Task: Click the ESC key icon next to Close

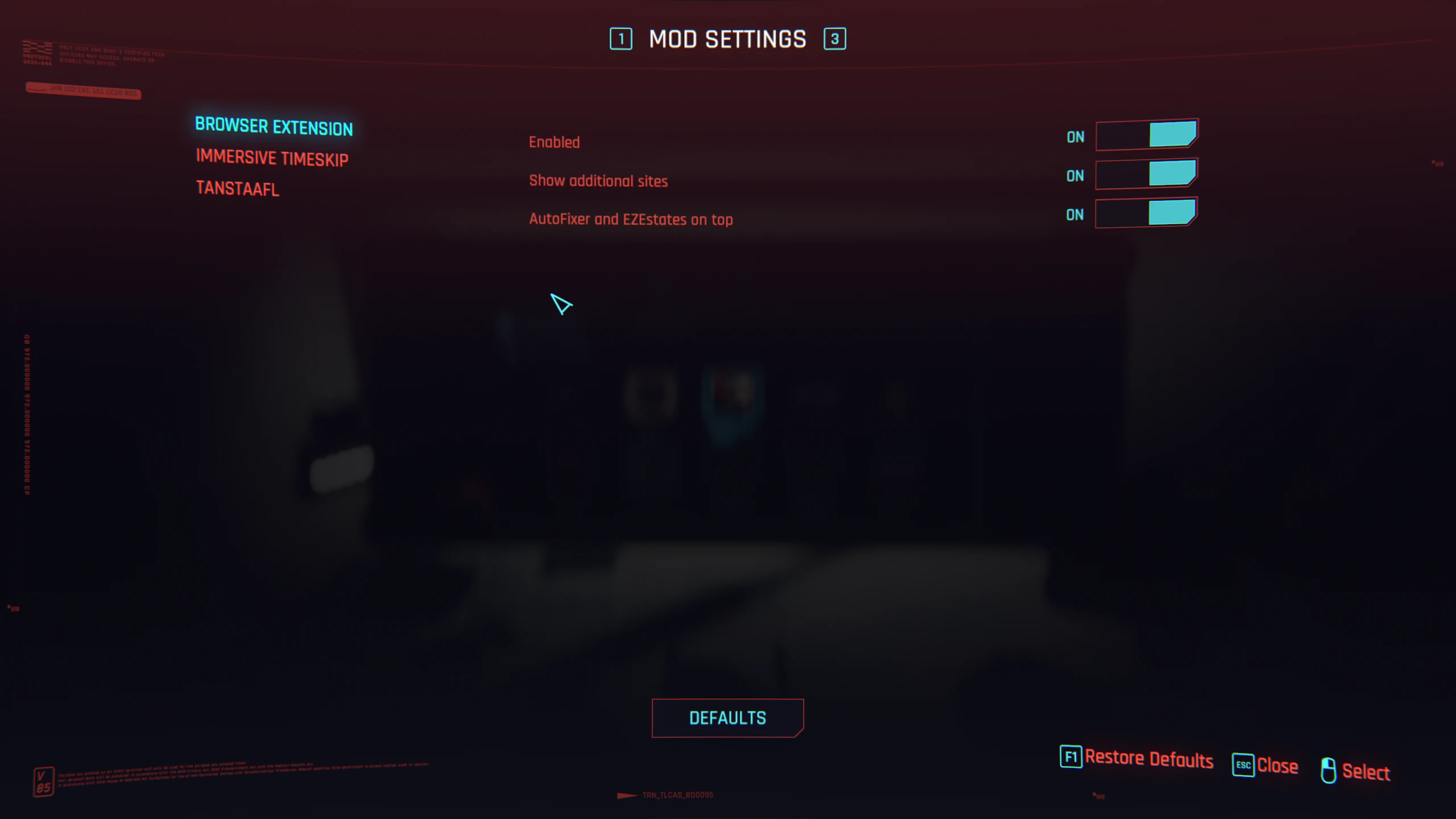Action: click(1243, 766)
